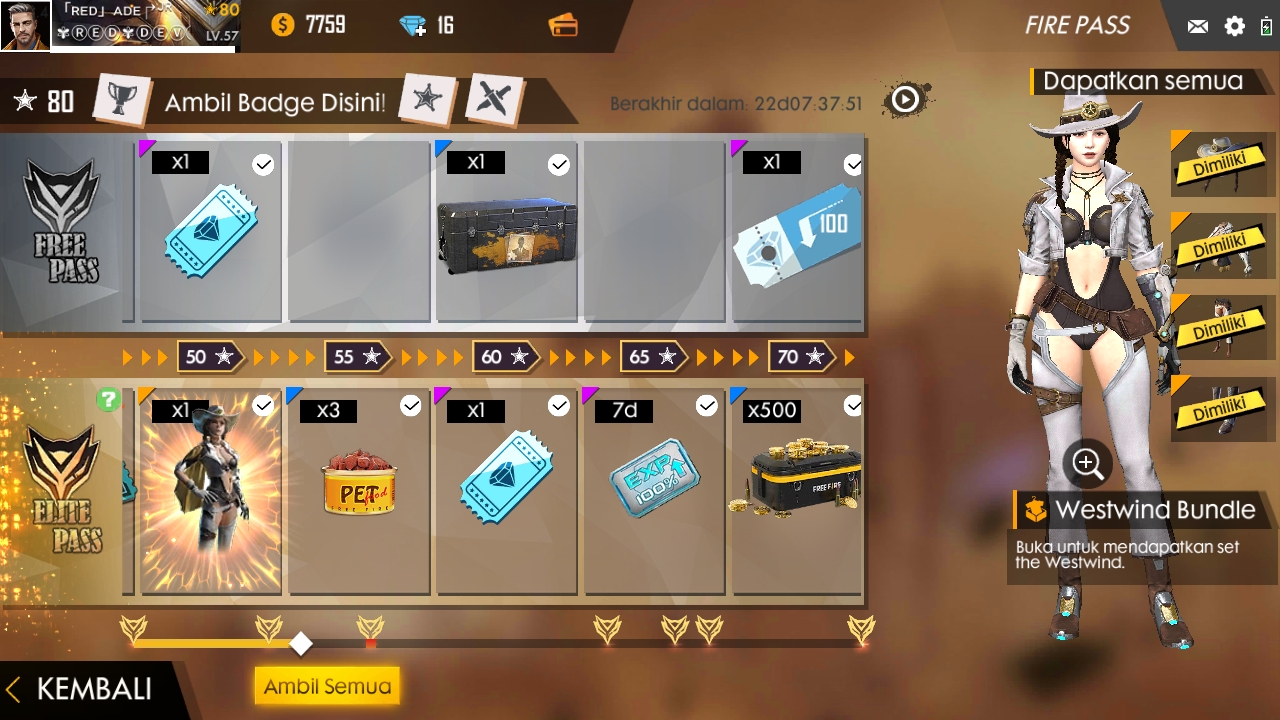Click the Dapatkan semua header
Image resolution: width=1280 pixels, height=720 pixels.
click(x=1142, y=81)
